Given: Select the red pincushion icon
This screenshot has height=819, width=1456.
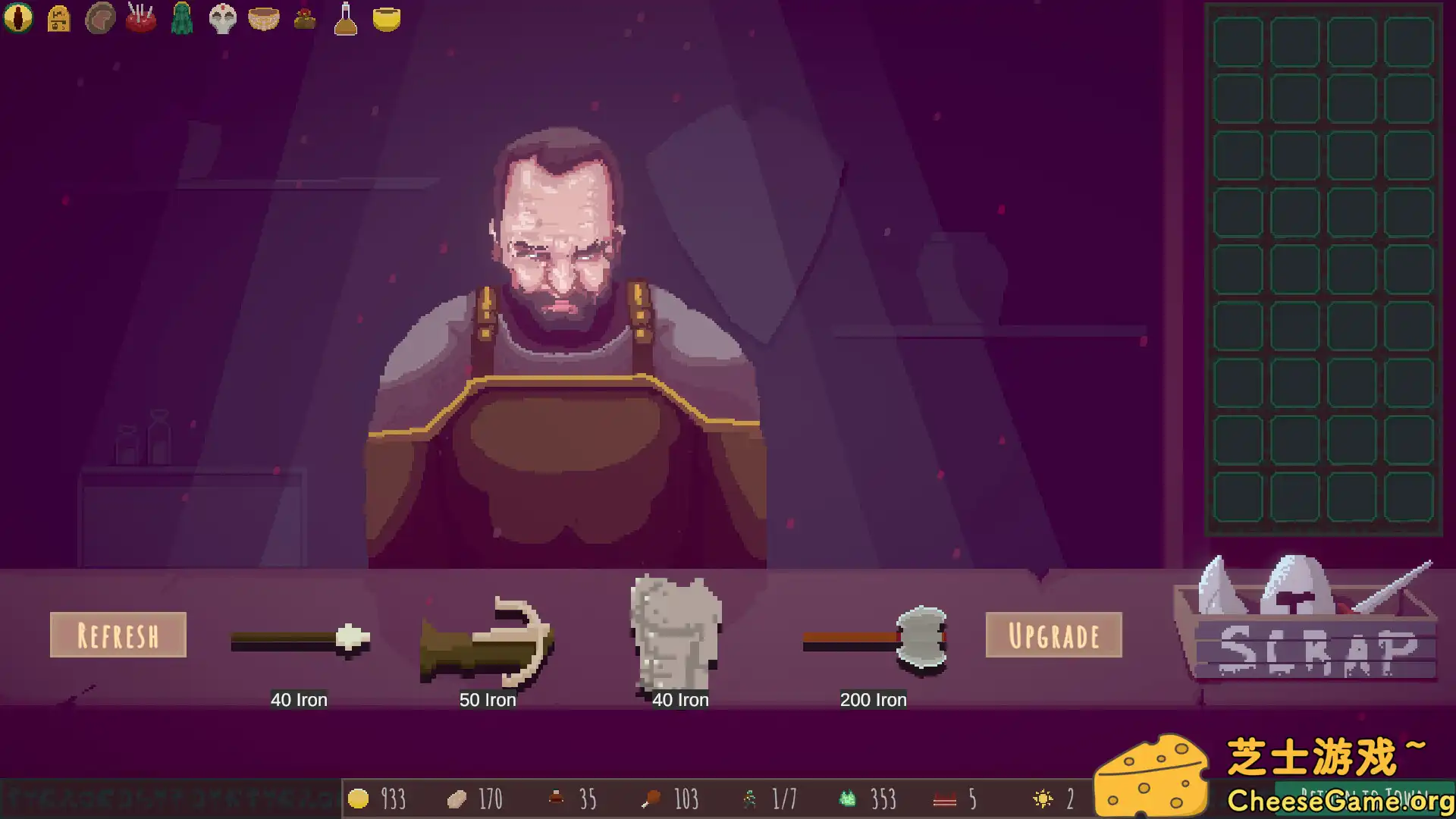Looking at the screenshot, I should (x=141, y=19).
